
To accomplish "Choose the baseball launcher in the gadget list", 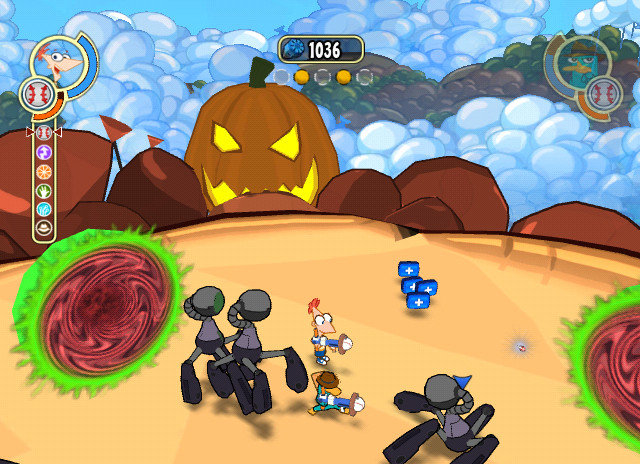I will [x=44, y=133].
